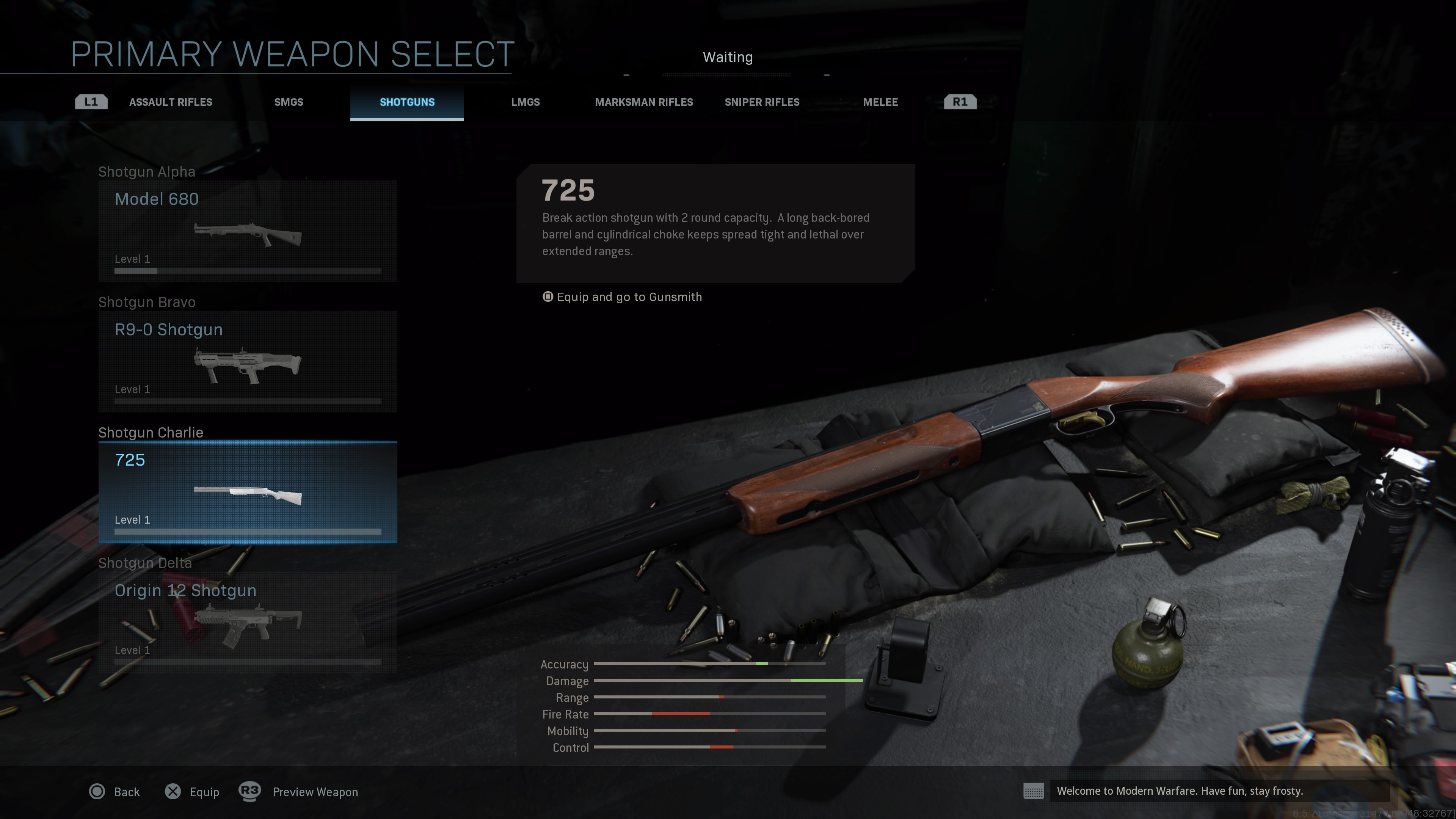Screen dimensions: 1456x819
Task: Open the SMGs weapon category
Action: [288, 102]
